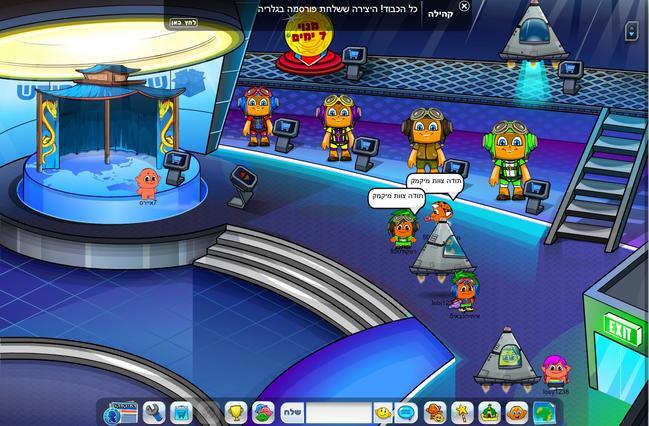The width and height of the screenshot is (649, 426).
Task: Click the 'שלח' send button
Action: point(293,411)
